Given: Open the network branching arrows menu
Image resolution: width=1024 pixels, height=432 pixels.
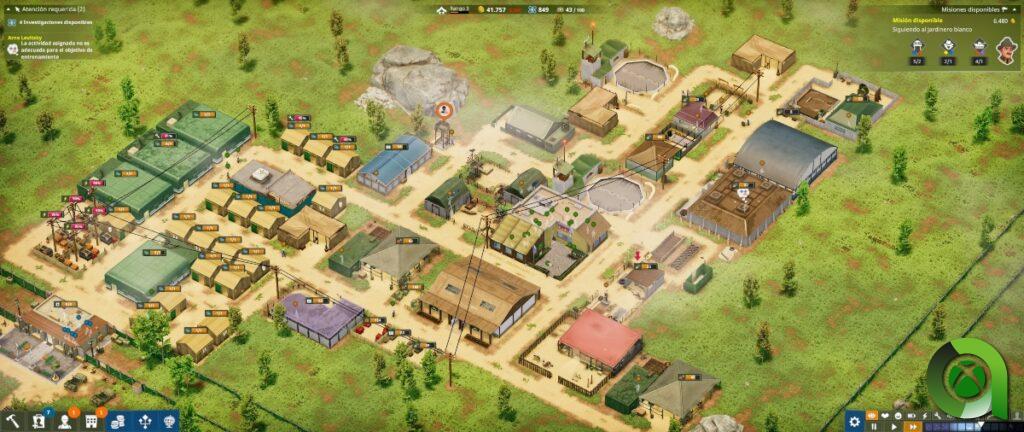Looking at the screenshot, I should [143, 421].
